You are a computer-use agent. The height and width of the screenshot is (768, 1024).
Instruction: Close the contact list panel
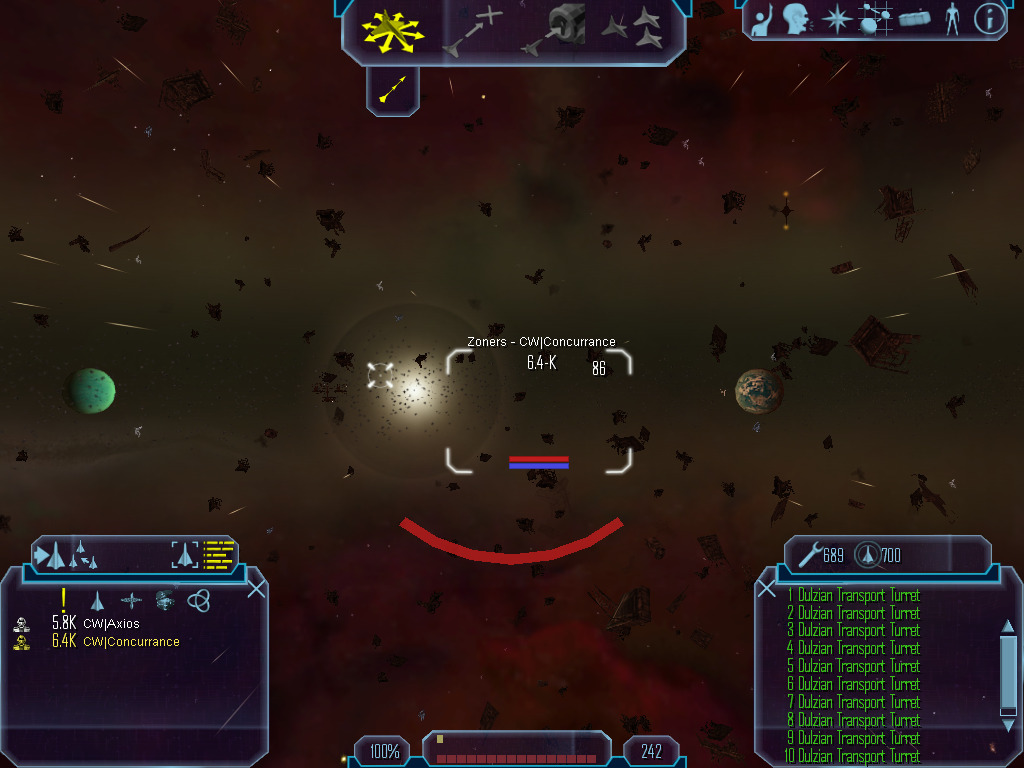coord(256,588)
